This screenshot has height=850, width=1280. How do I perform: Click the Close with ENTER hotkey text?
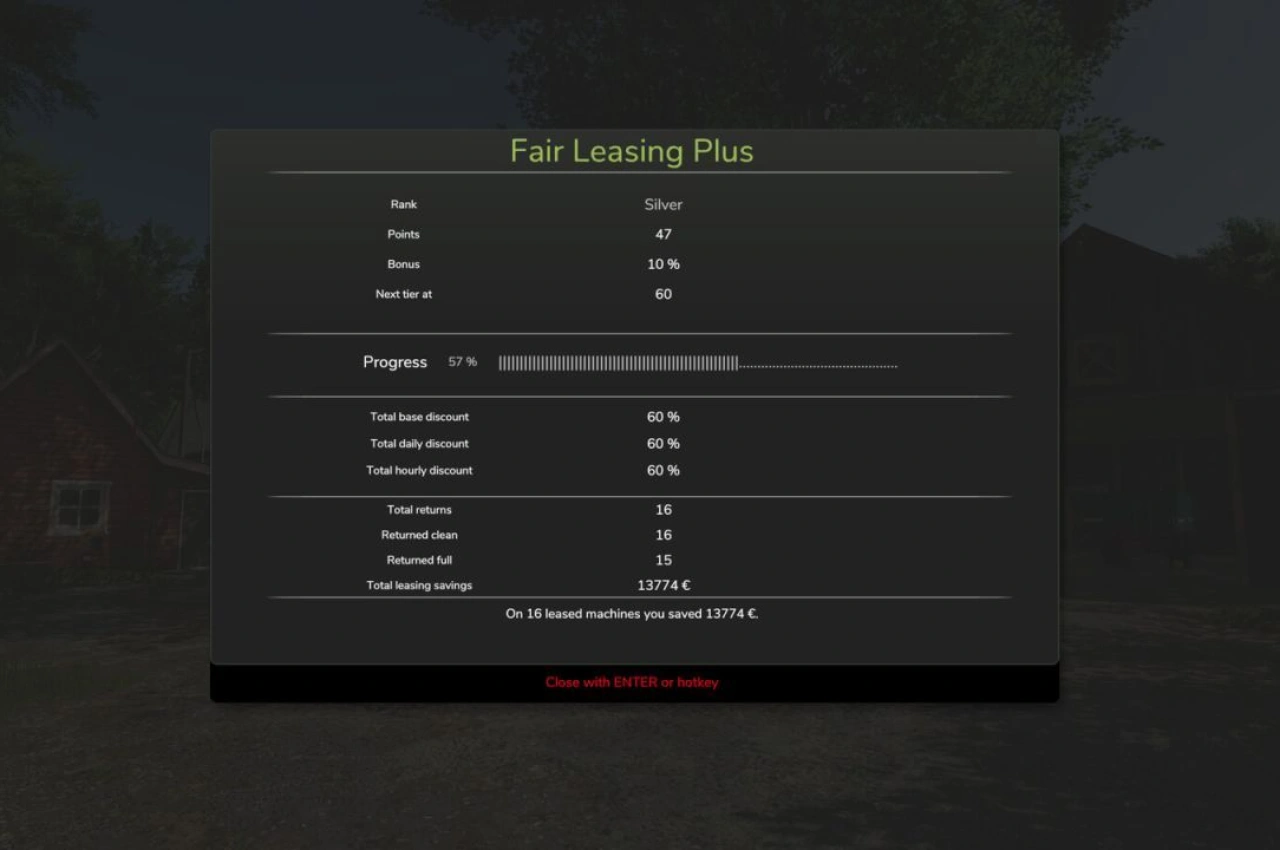click(x=631, y=682)
